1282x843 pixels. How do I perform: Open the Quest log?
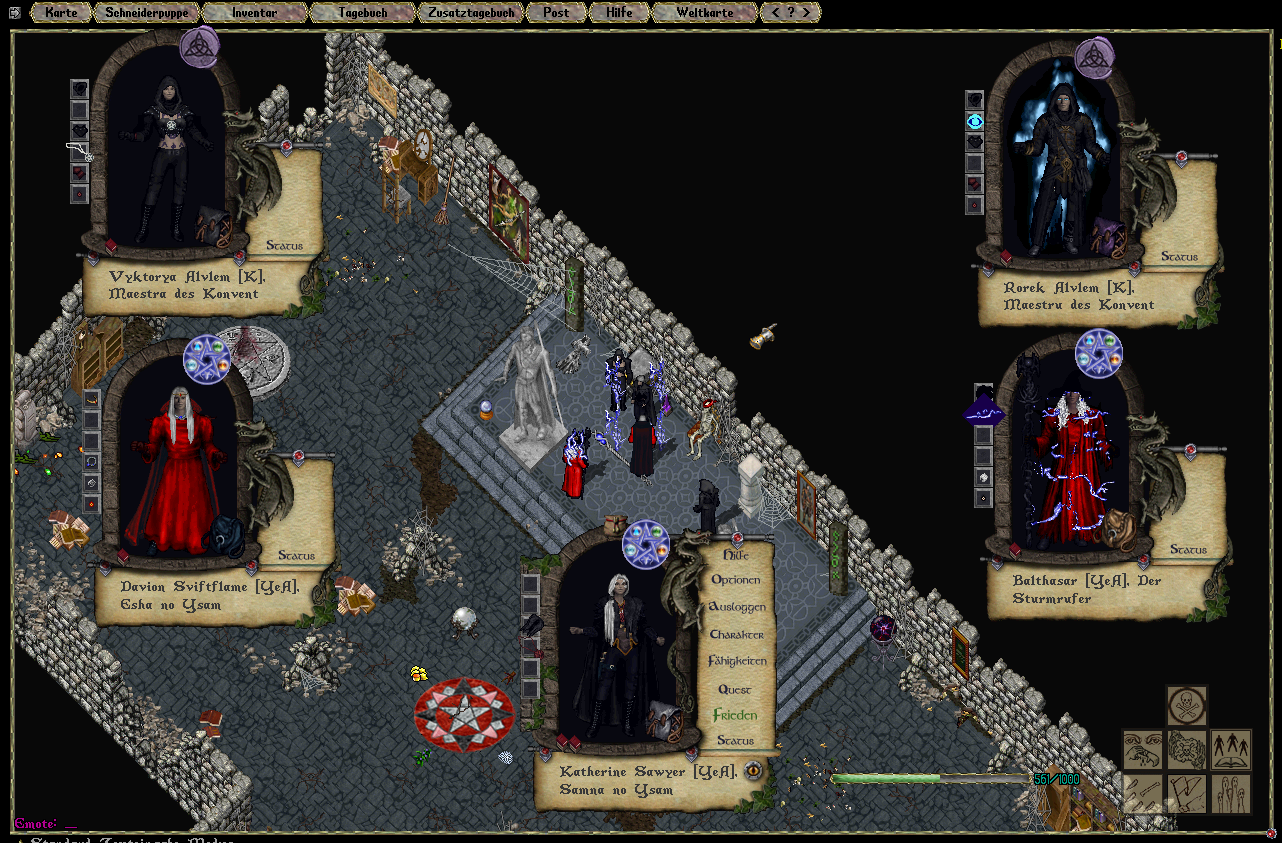point(735,689)
